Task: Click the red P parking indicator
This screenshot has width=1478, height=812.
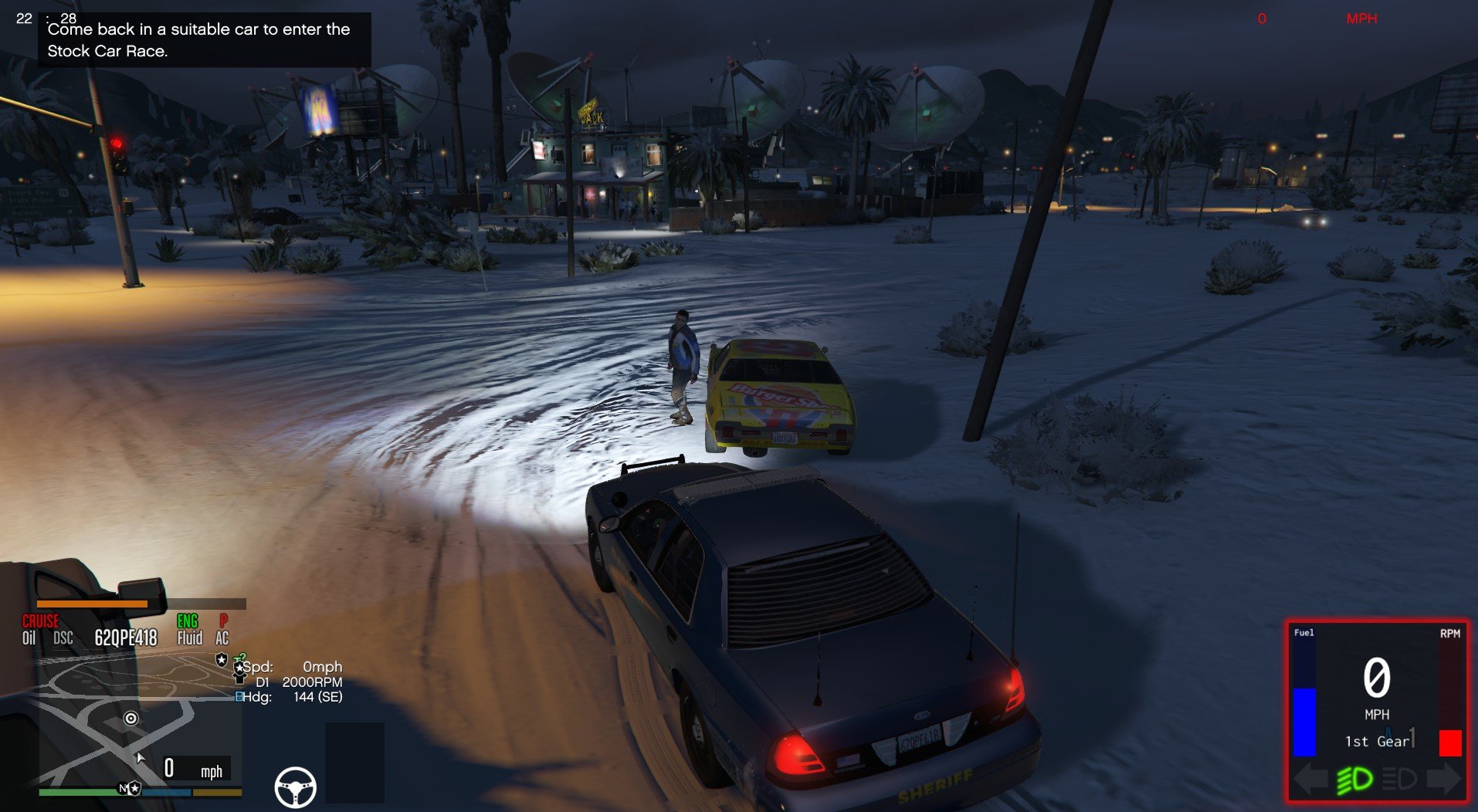Action: click(x=223, y=621)
